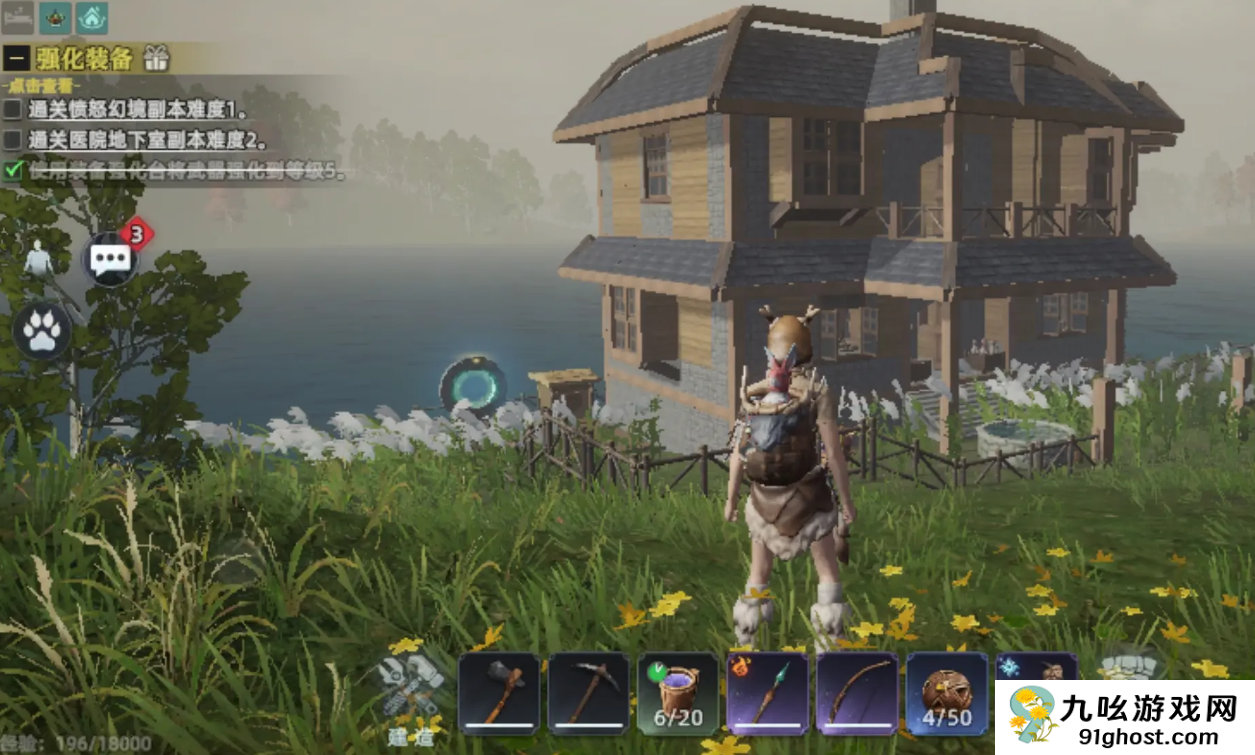Open the chat with 3 unread messages
The image size is (1255, 755).
click(110, 259)
